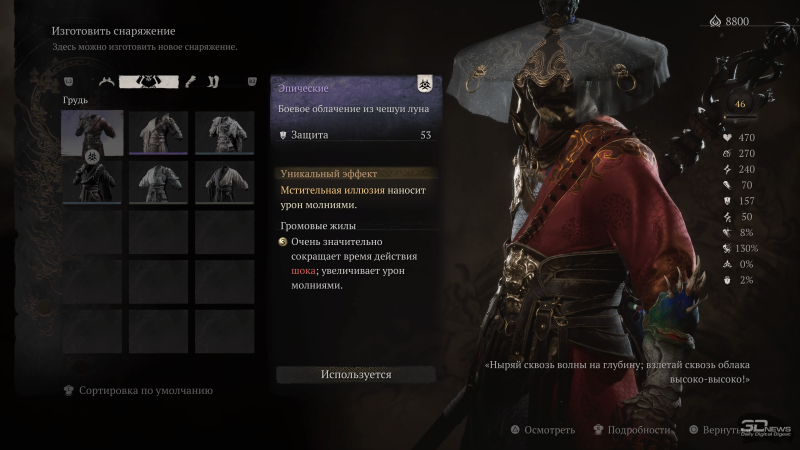Switch to the leg armor category tab

(213, 82)
